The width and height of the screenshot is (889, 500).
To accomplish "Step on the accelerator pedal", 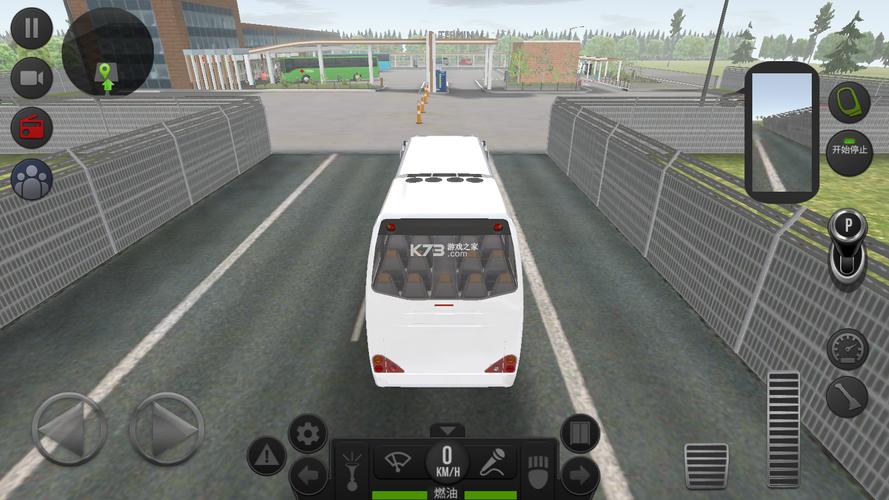I will [x=783, y=428].
